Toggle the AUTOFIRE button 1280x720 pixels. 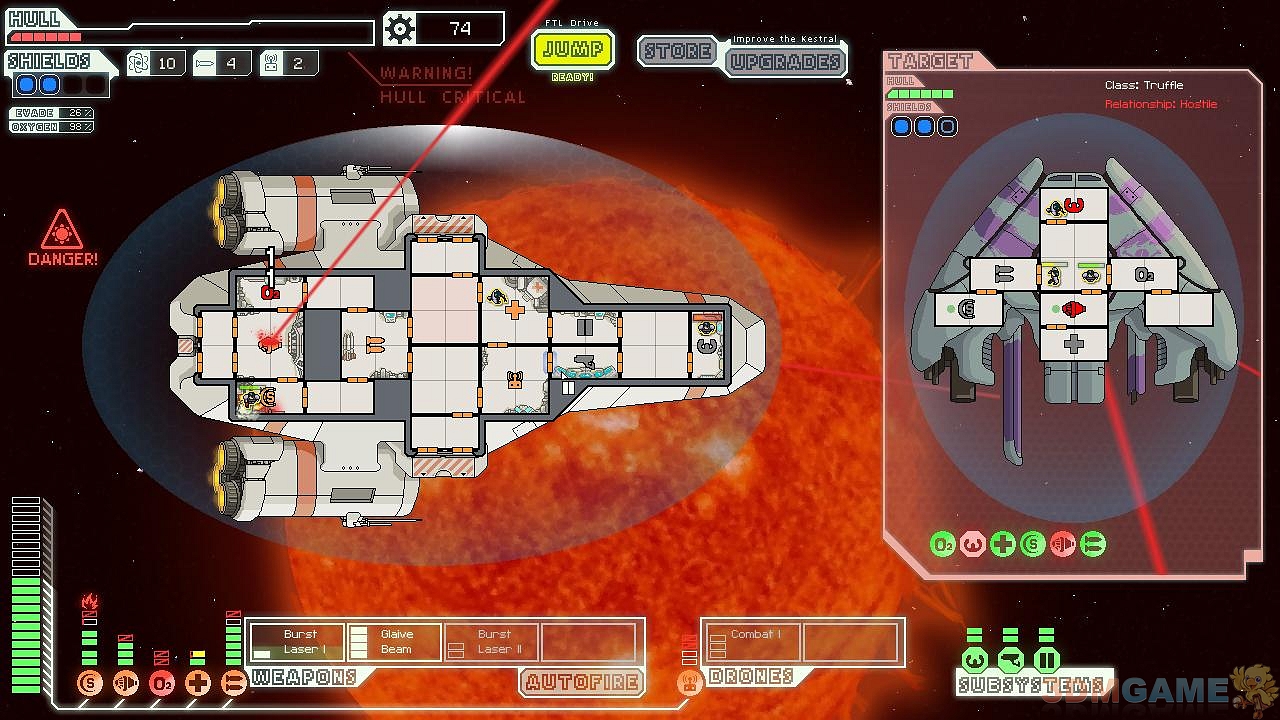point(582,682)
